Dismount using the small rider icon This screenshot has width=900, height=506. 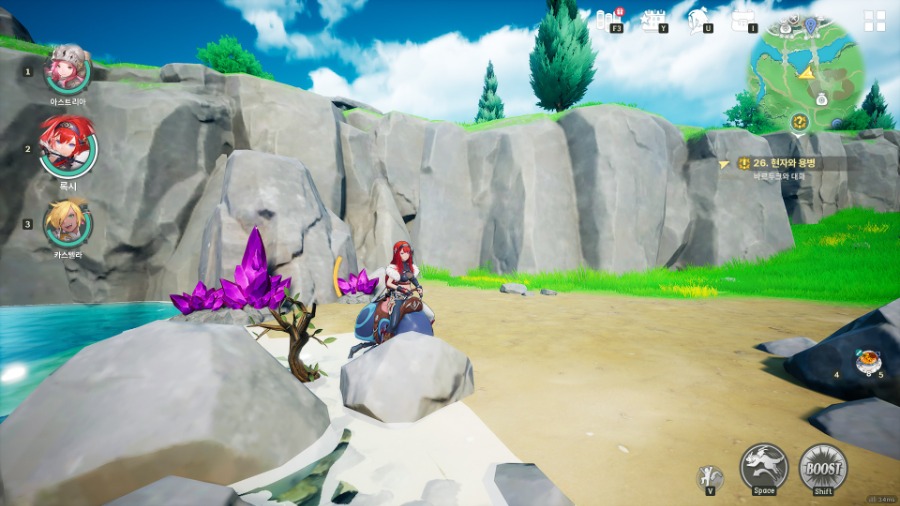point(710,476)
